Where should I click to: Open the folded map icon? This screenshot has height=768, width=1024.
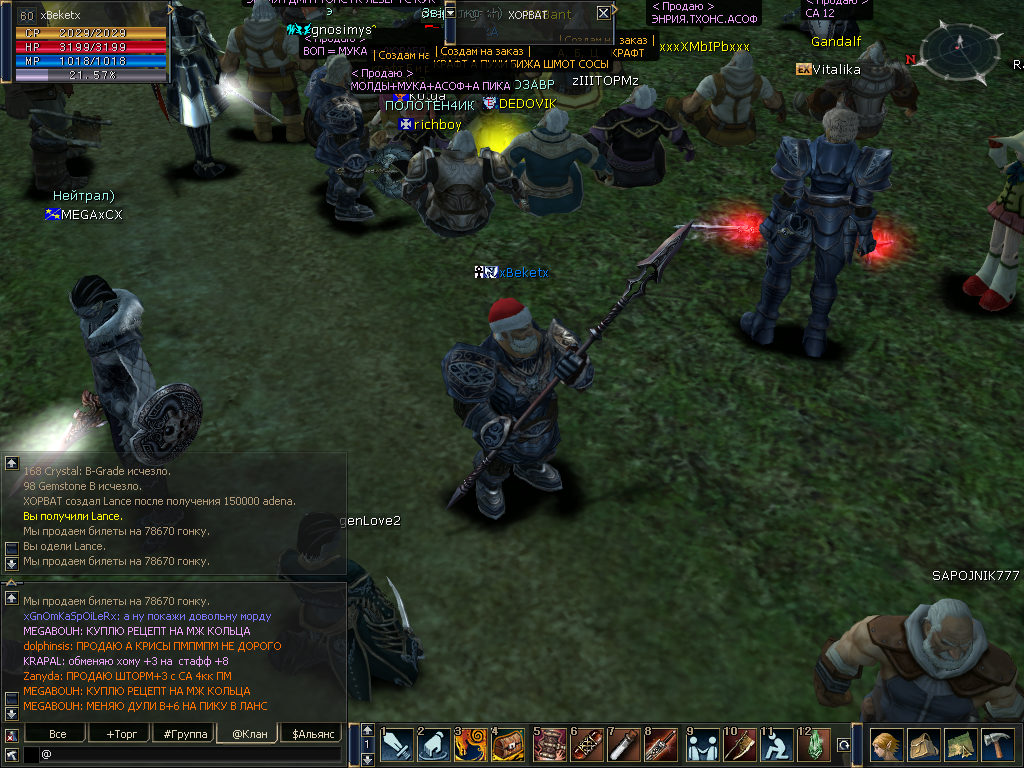pyautogui.click(x=960, y=746)
